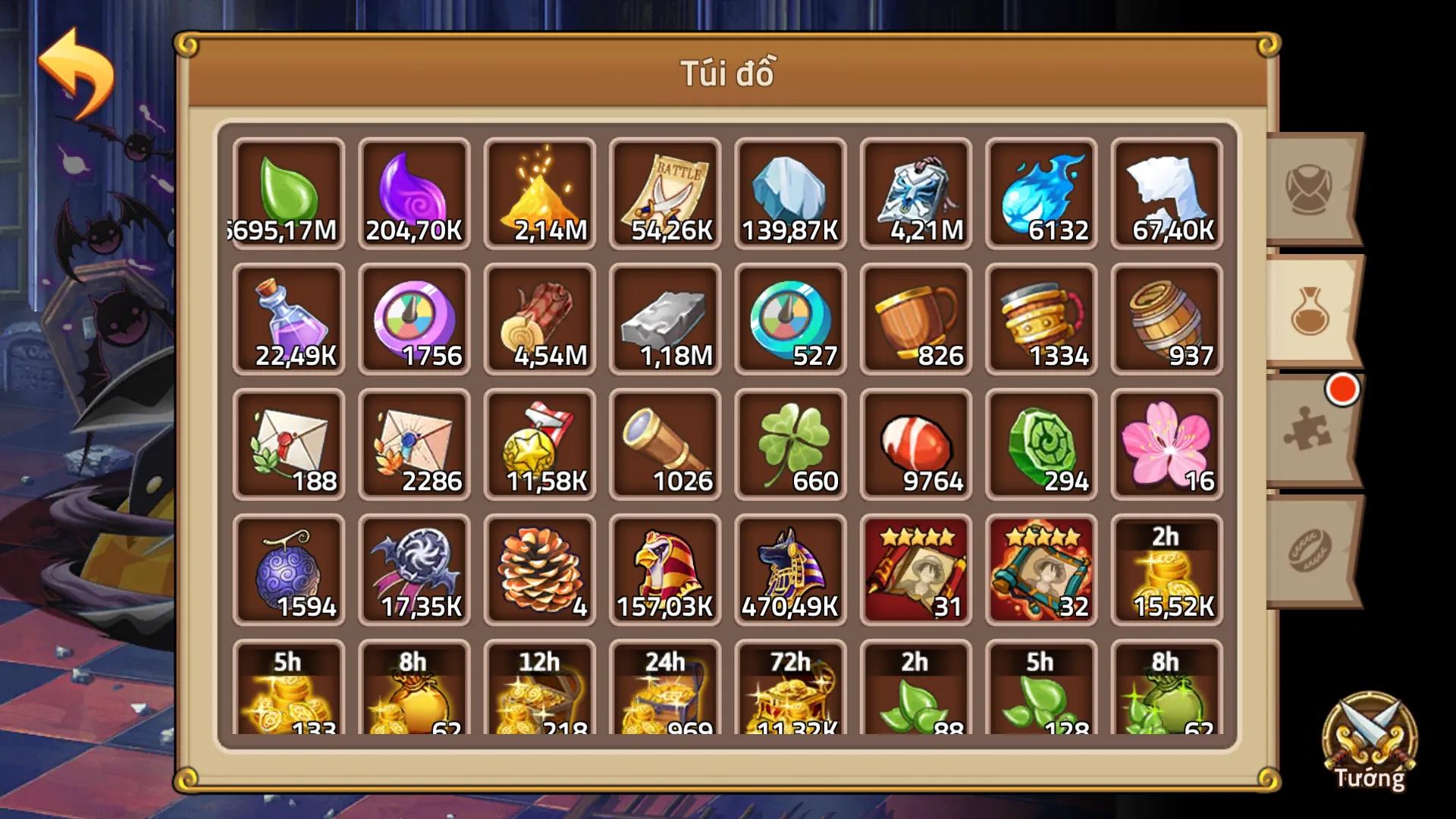
Task: Select the silver iron ingot item
Action: pyautogui.click(x=664, y=318)
